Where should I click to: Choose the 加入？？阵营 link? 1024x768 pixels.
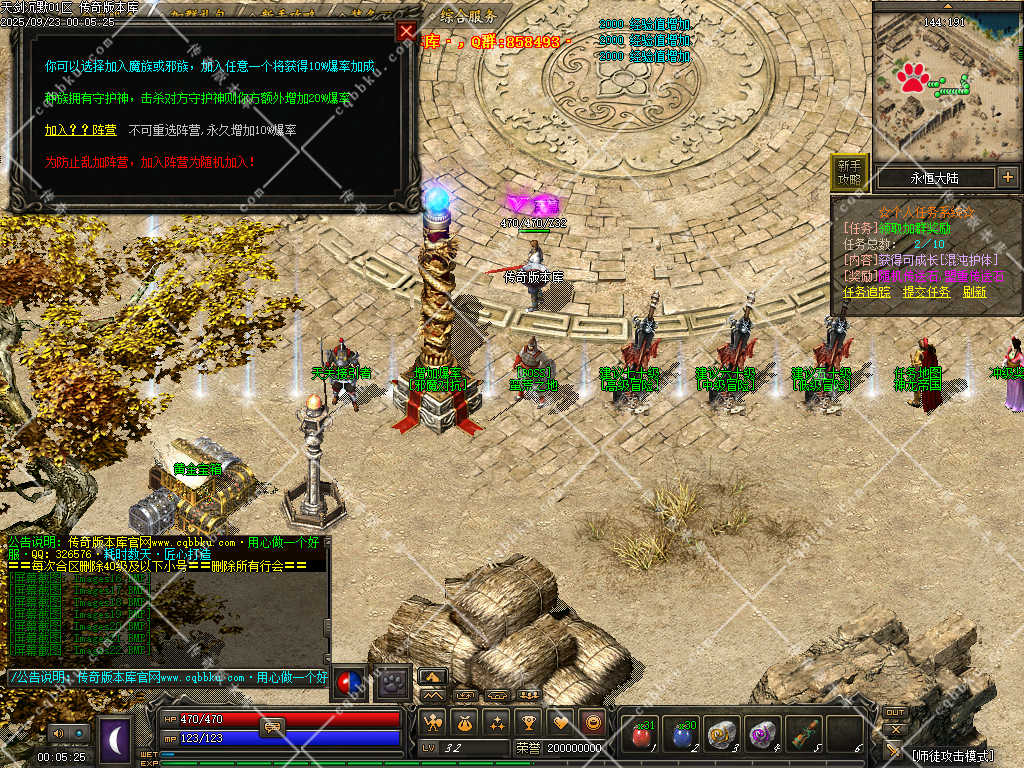[x=80, y=130]
